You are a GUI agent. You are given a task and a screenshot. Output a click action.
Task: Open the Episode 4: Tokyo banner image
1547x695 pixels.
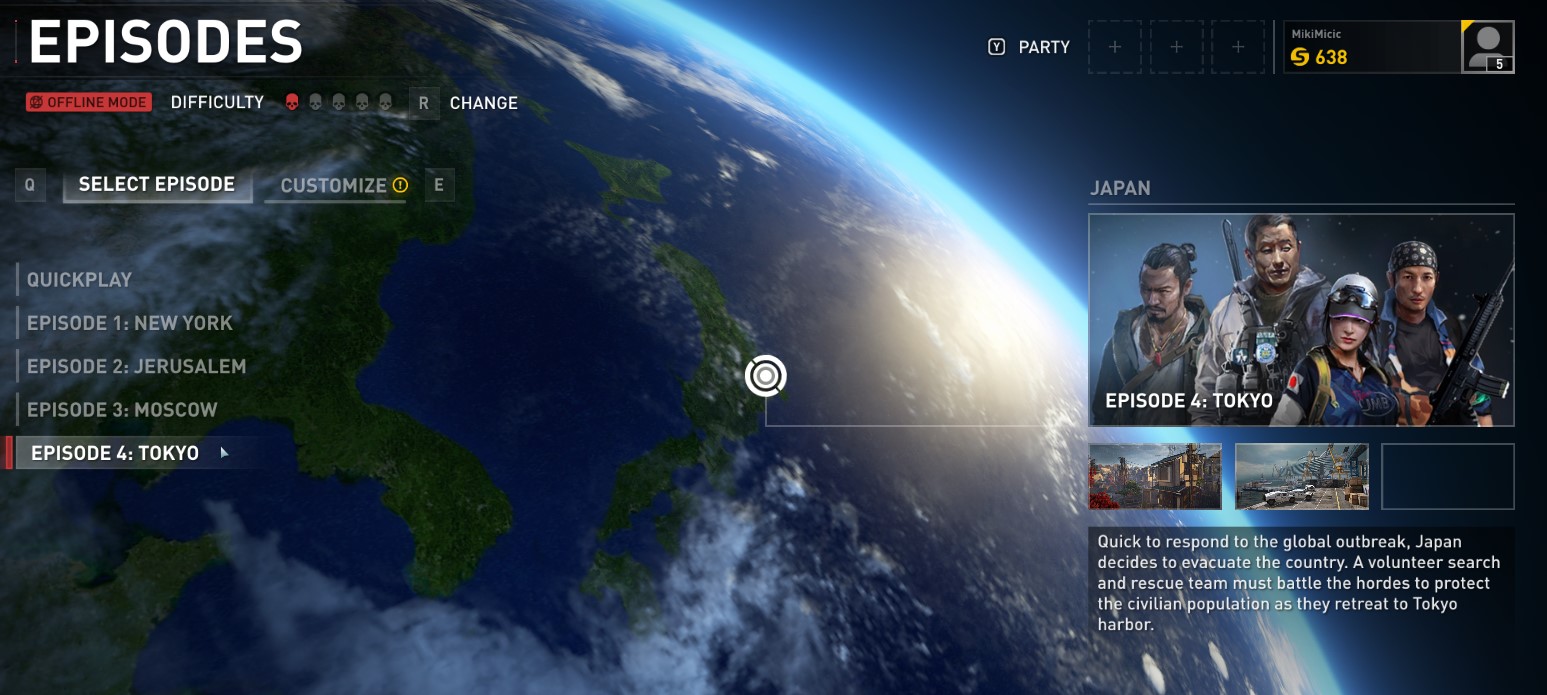[1301, 320]
